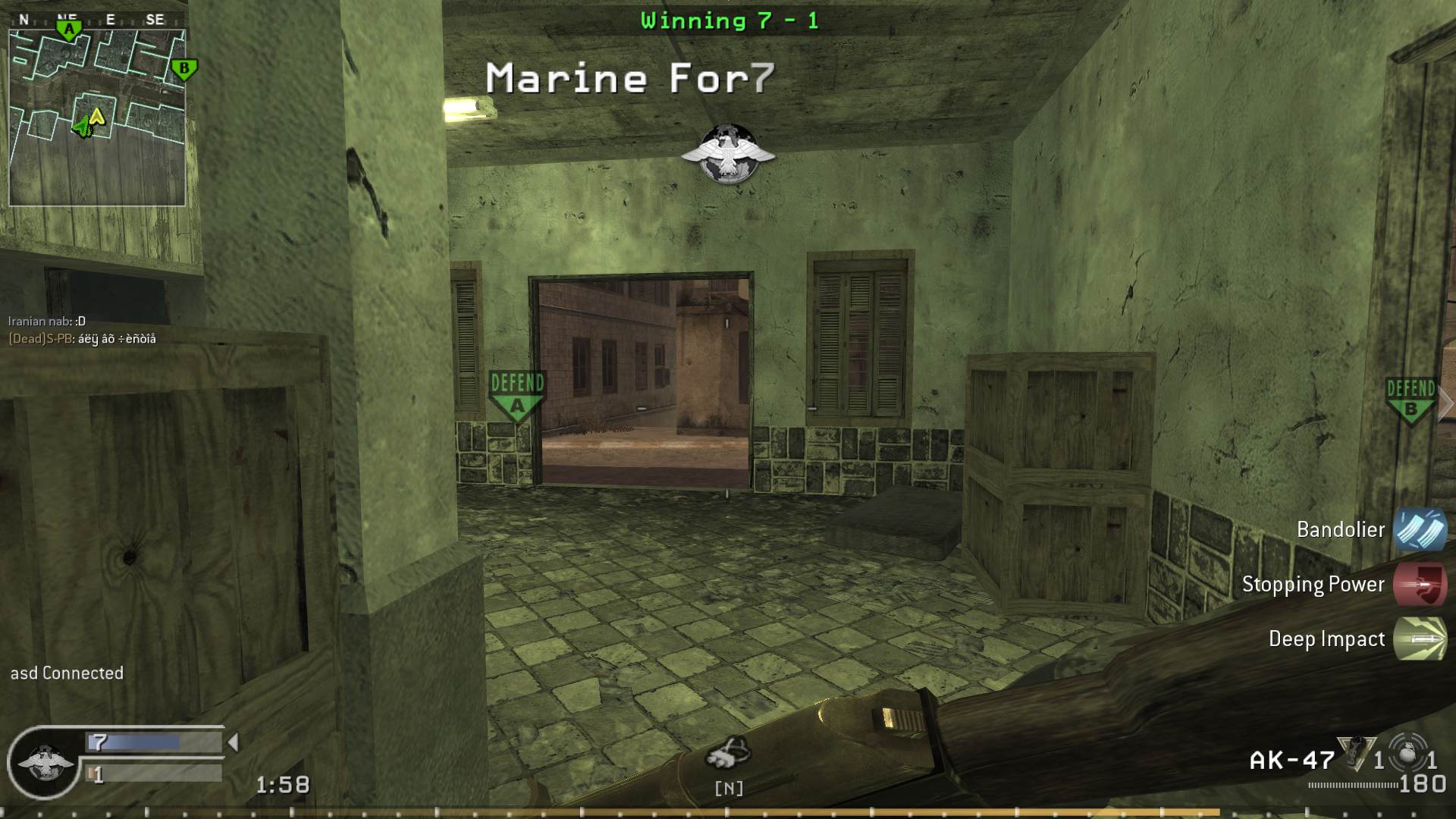The height and width of the screenshot is (819, 1456).
Task: Click the arrow beside the blue score bar
Action: tap(232, 743)
